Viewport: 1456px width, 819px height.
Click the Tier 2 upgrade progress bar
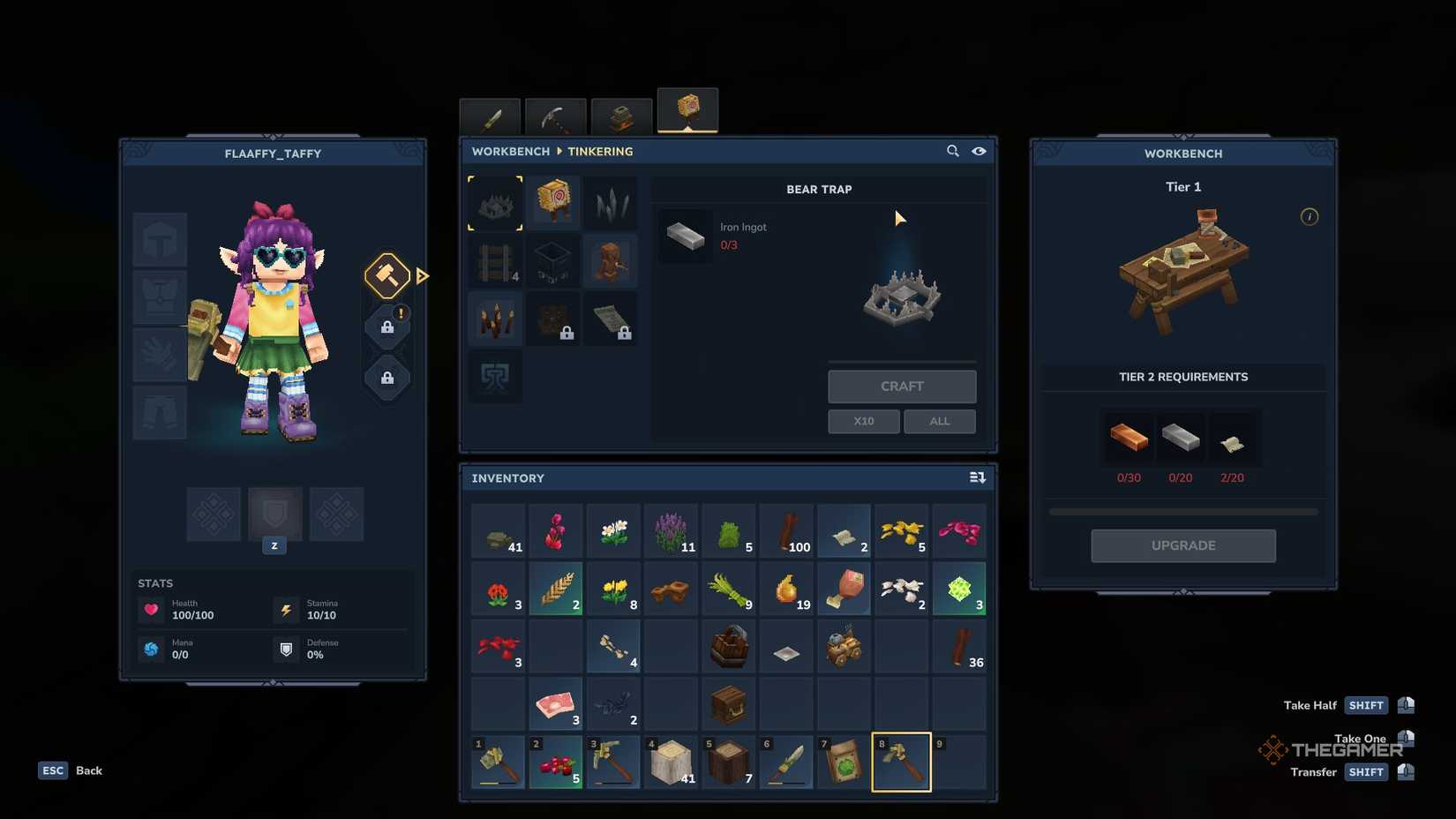(x=1182, y=510)
